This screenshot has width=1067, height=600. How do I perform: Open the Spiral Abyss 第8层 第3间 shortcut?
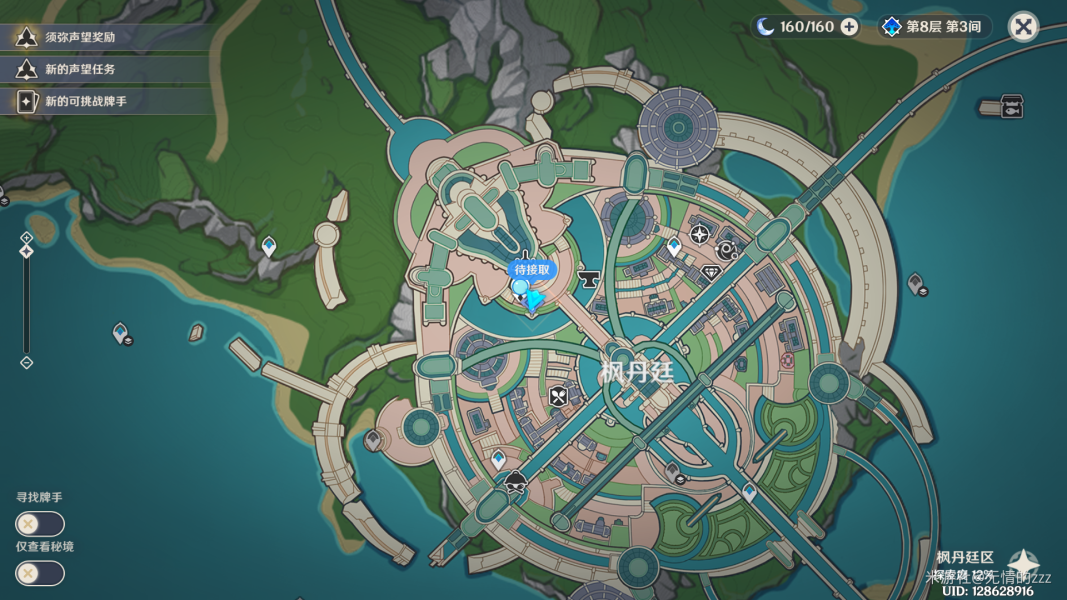click(x=934, y=27)
